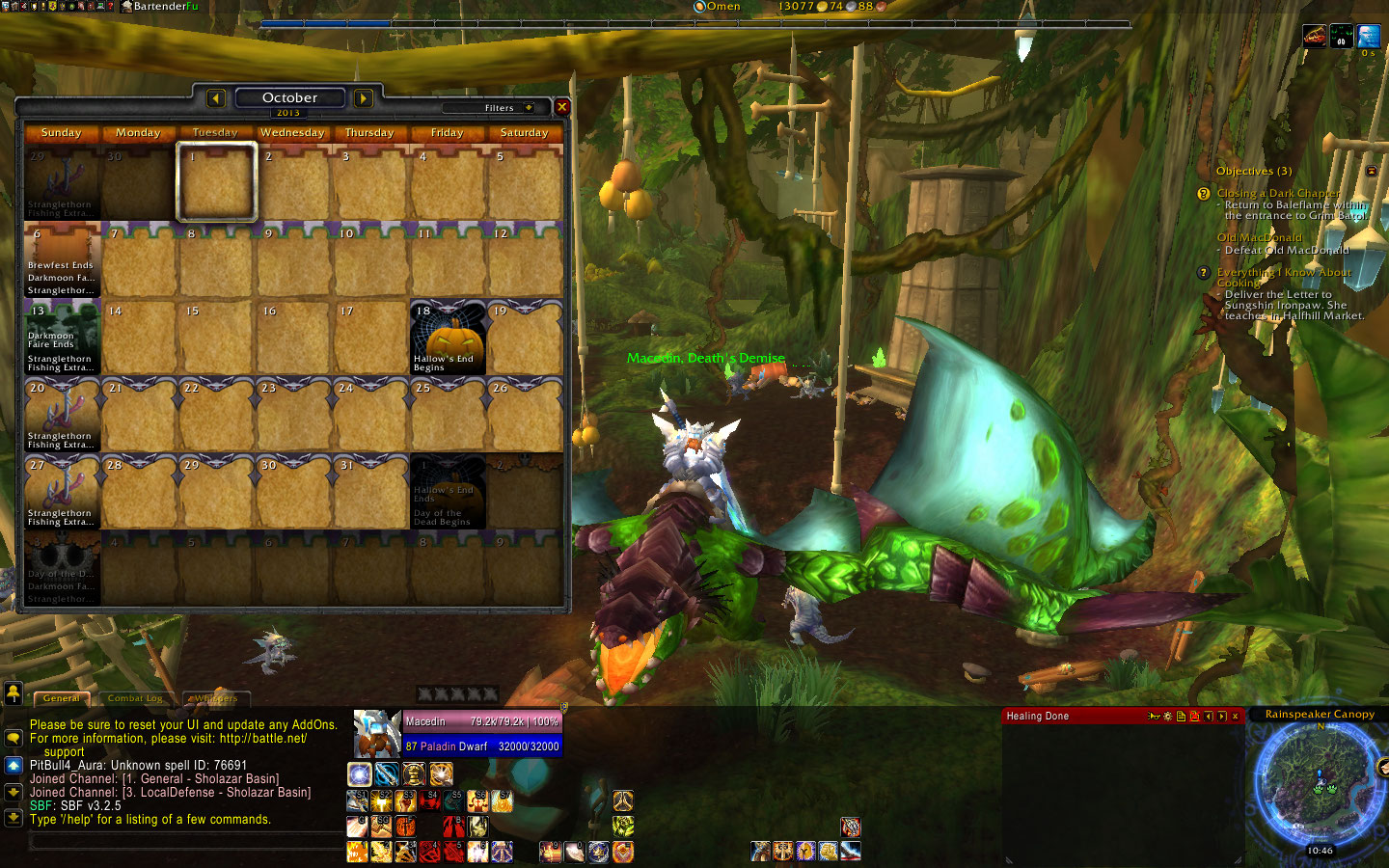Advance to the next calendar month
Image resolution: width=1389 pixels, height=868 pixels.
tap(363, 98)
